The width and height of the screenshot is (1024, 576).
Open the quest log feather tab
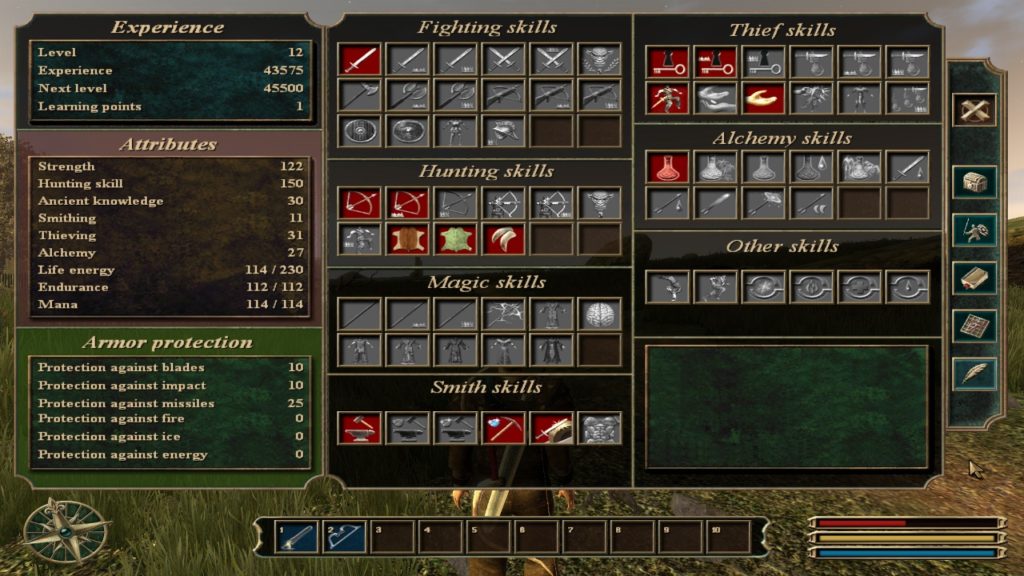[972, 373]
